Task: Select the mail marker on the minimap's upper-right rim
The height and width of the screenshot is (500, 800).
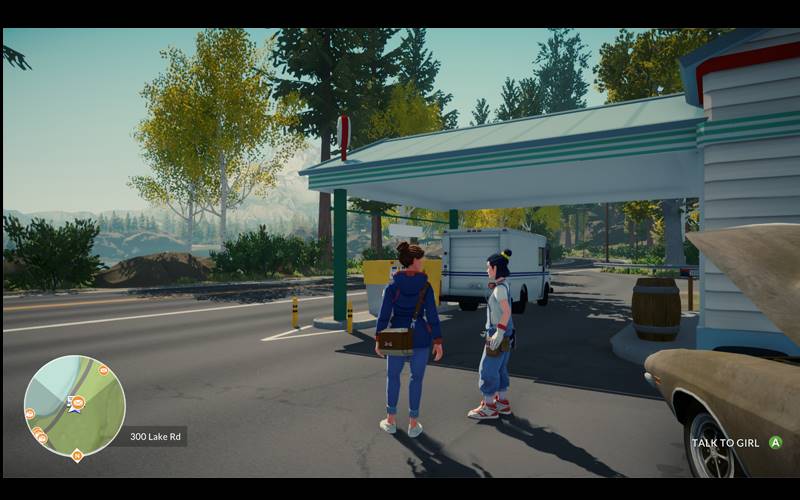Action: click(102, 370)
